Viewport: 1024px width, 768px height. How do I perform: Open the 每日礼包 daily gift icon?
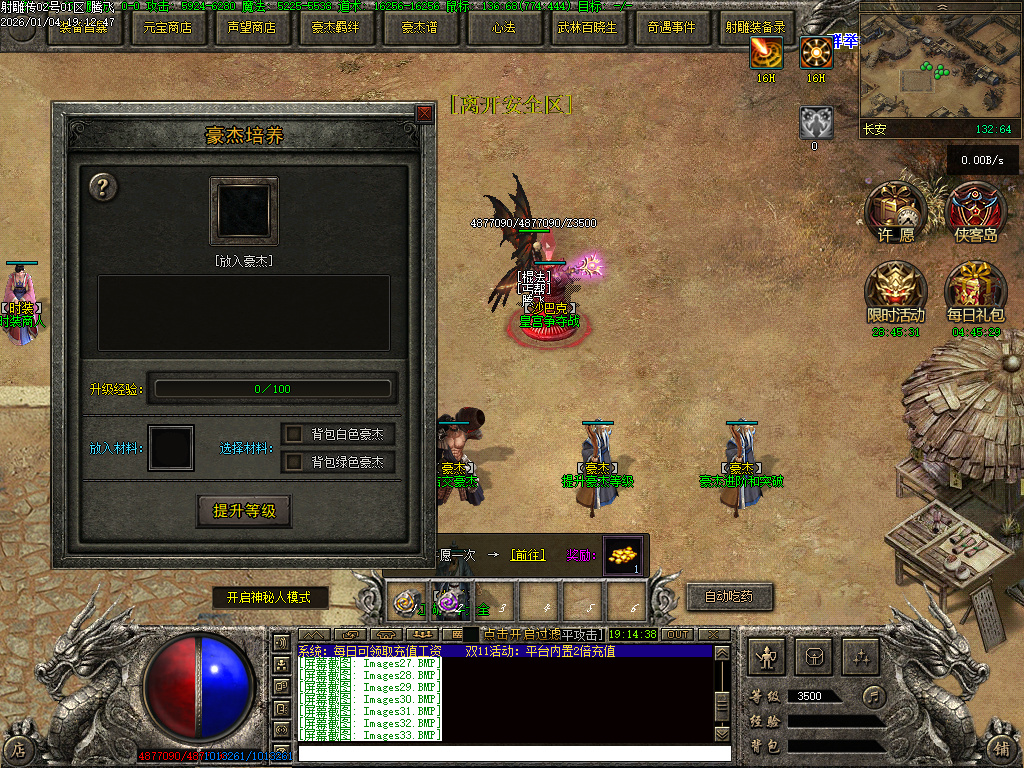tap(976, 291)
